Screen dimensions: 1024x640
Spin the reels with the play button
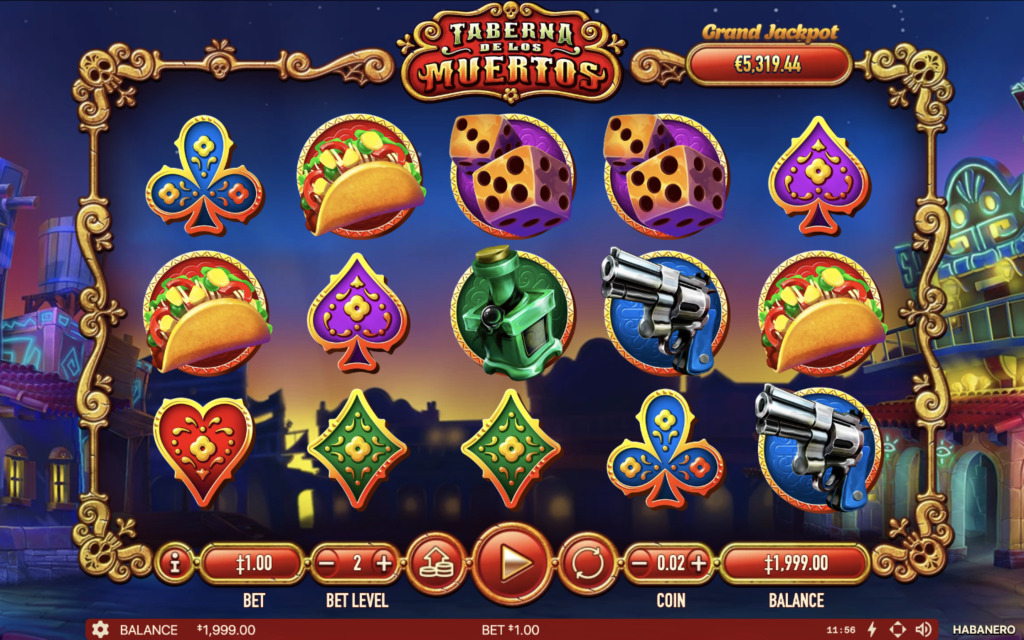[x=512, y=564]
